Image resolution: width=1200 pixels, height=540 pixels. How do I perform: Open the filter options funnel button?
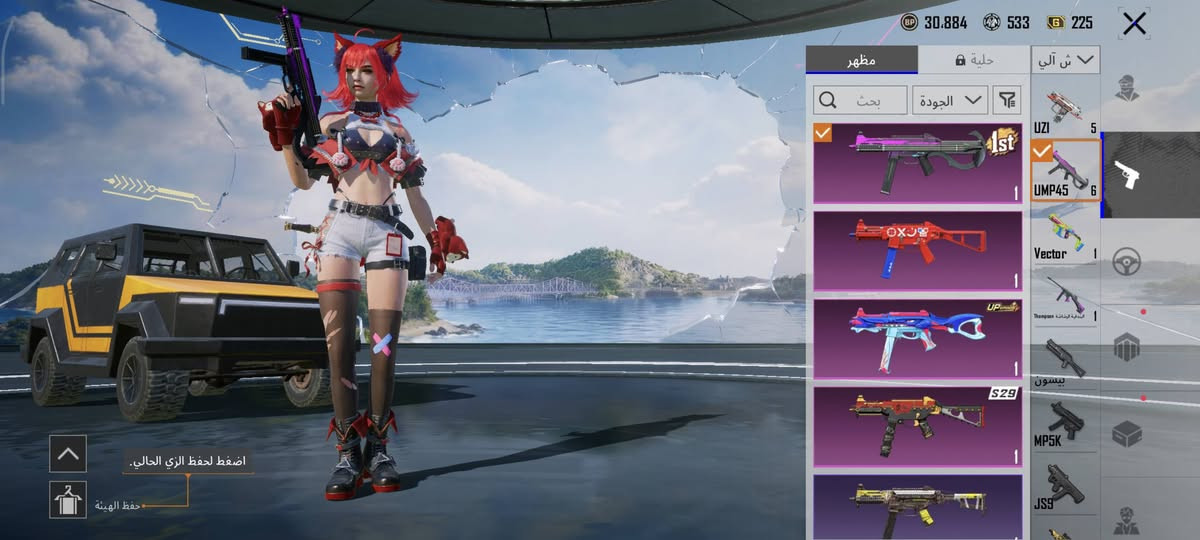point(1008,100)
